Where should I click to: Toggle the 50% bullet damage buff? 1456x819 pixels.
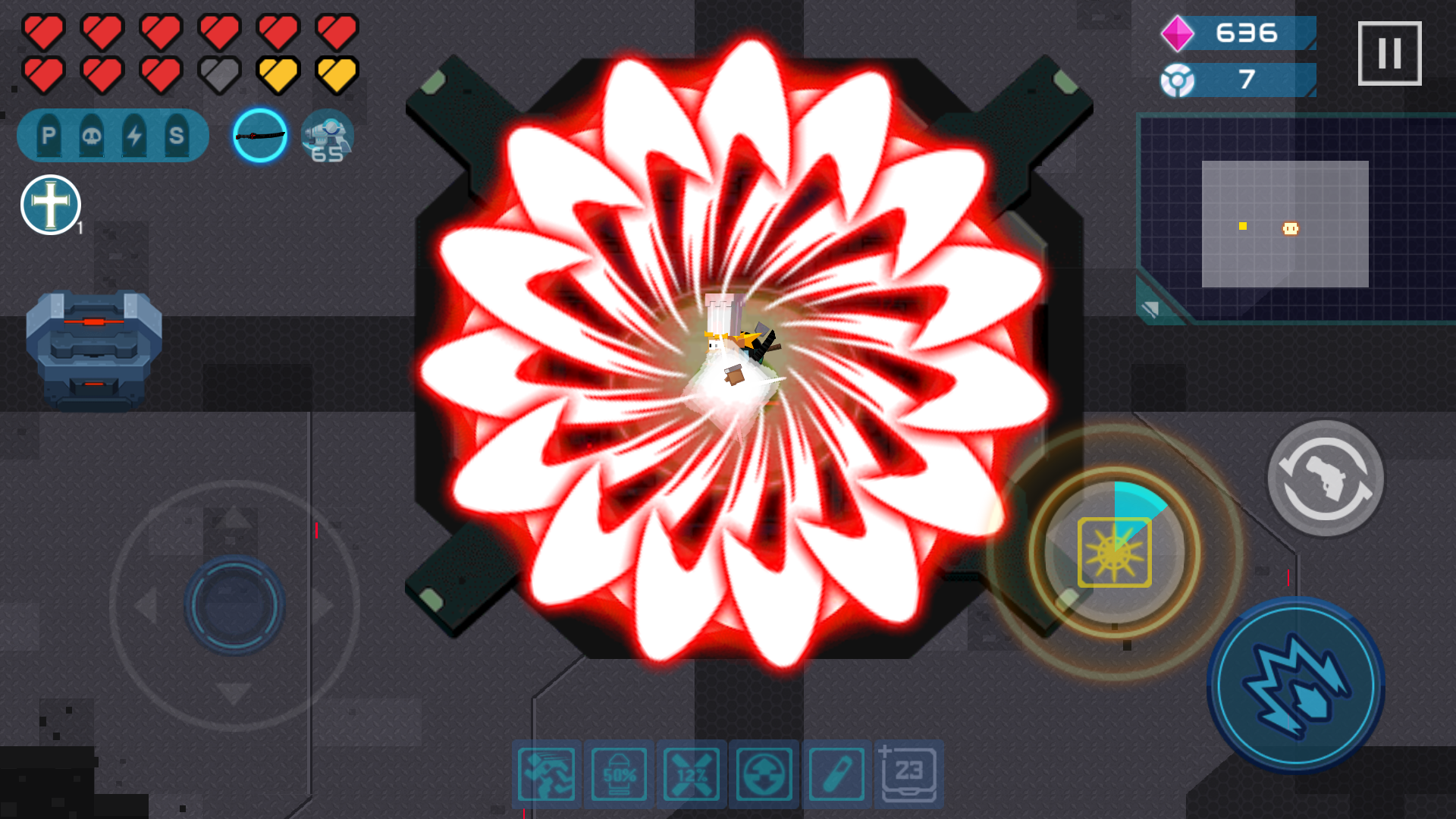point(619,773)
